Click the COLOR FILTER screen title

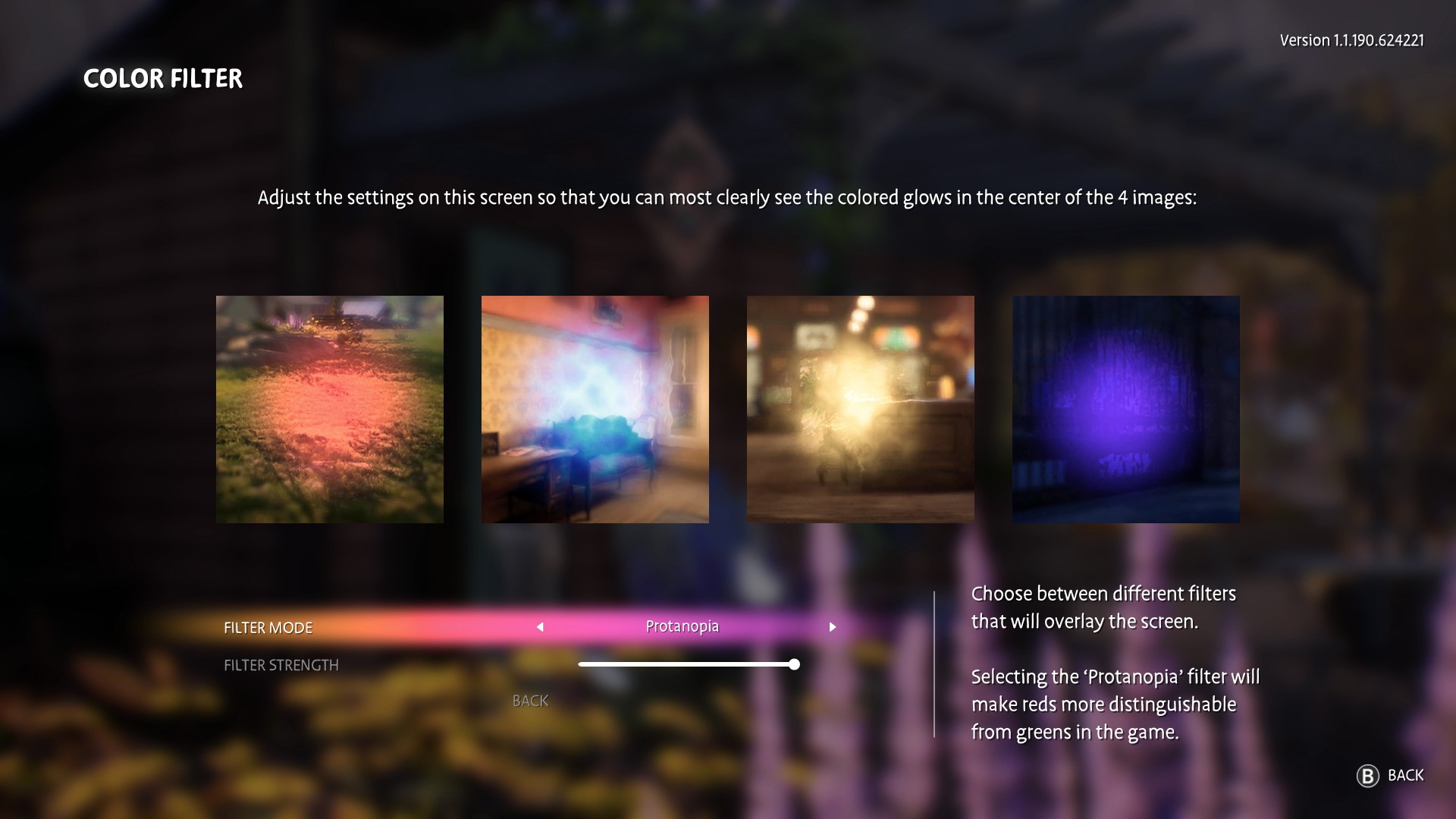coord(162,78)
